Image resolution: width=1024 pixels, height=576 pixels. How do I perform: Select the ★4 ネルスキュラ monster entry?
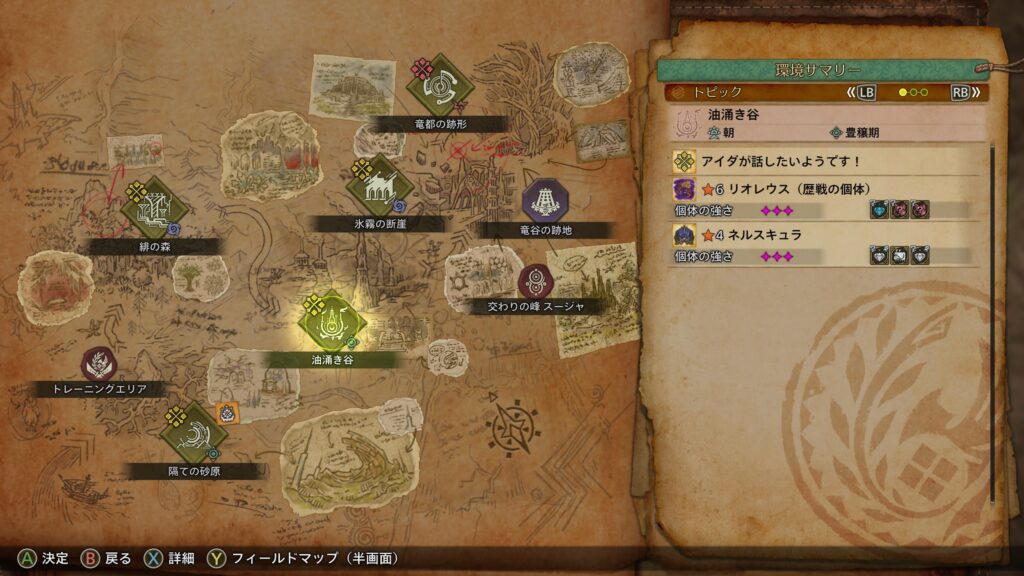click(824, 235)
